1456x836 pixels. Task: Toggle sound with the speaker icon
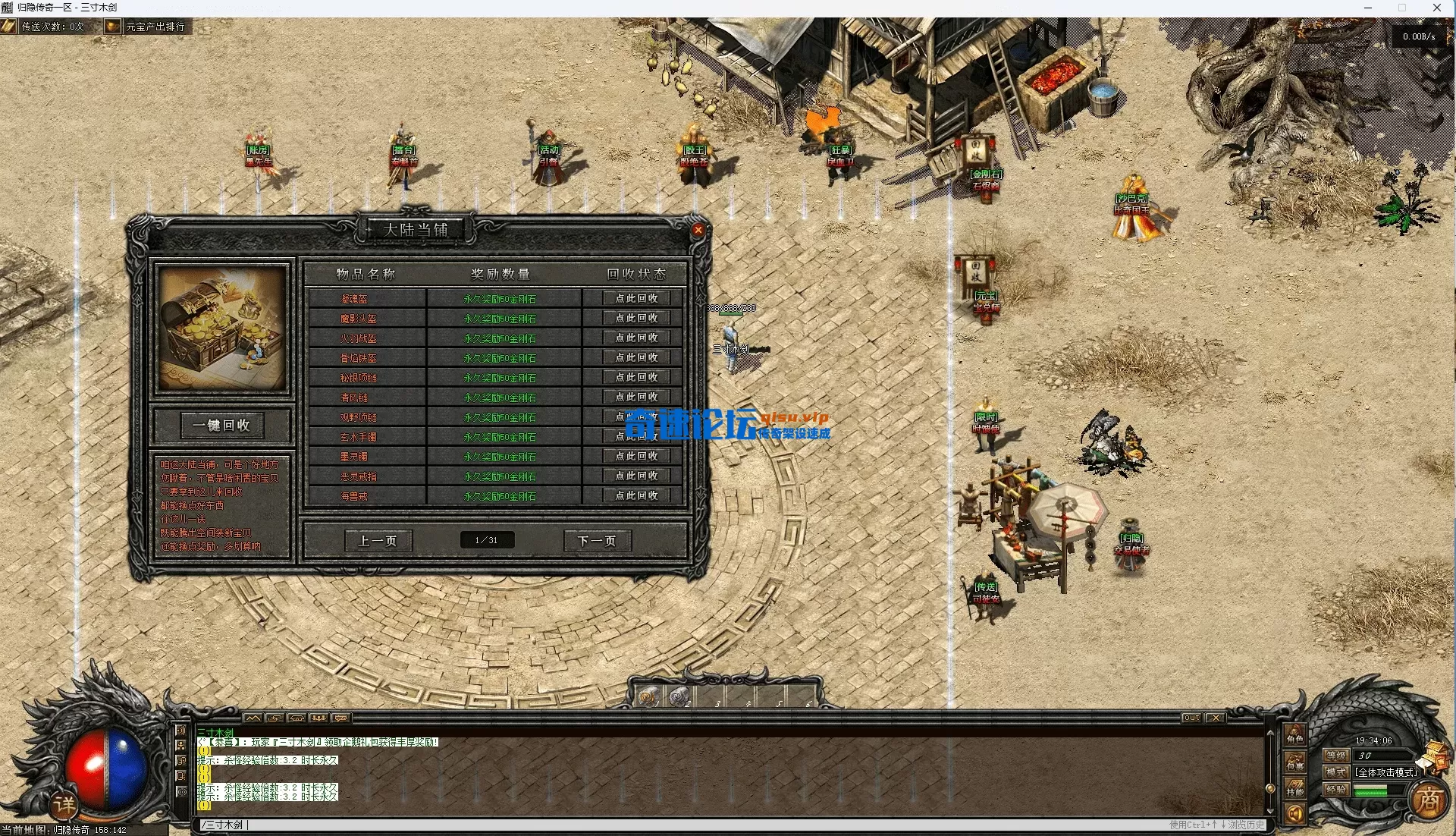[x=1294, y=815]
